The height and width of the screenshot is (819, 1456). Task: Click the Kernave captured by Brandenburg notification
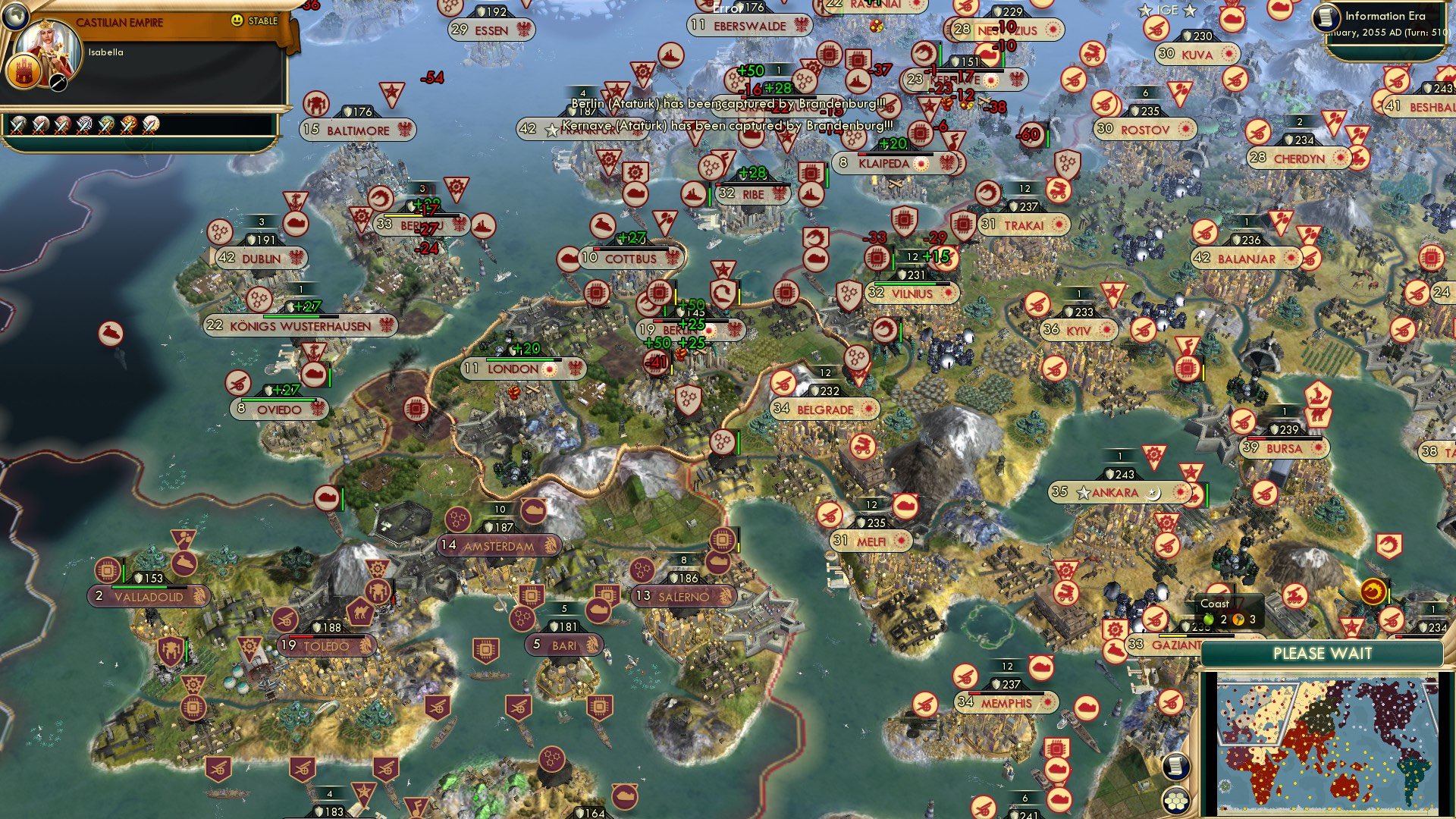tap(724, 127)
